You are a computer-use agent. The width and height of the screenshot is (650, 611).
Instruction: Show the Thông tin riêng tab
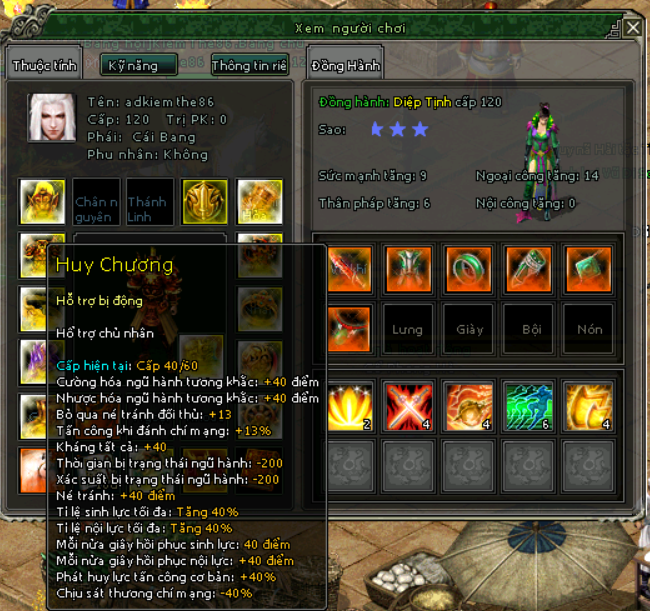(x=249, y=66)
